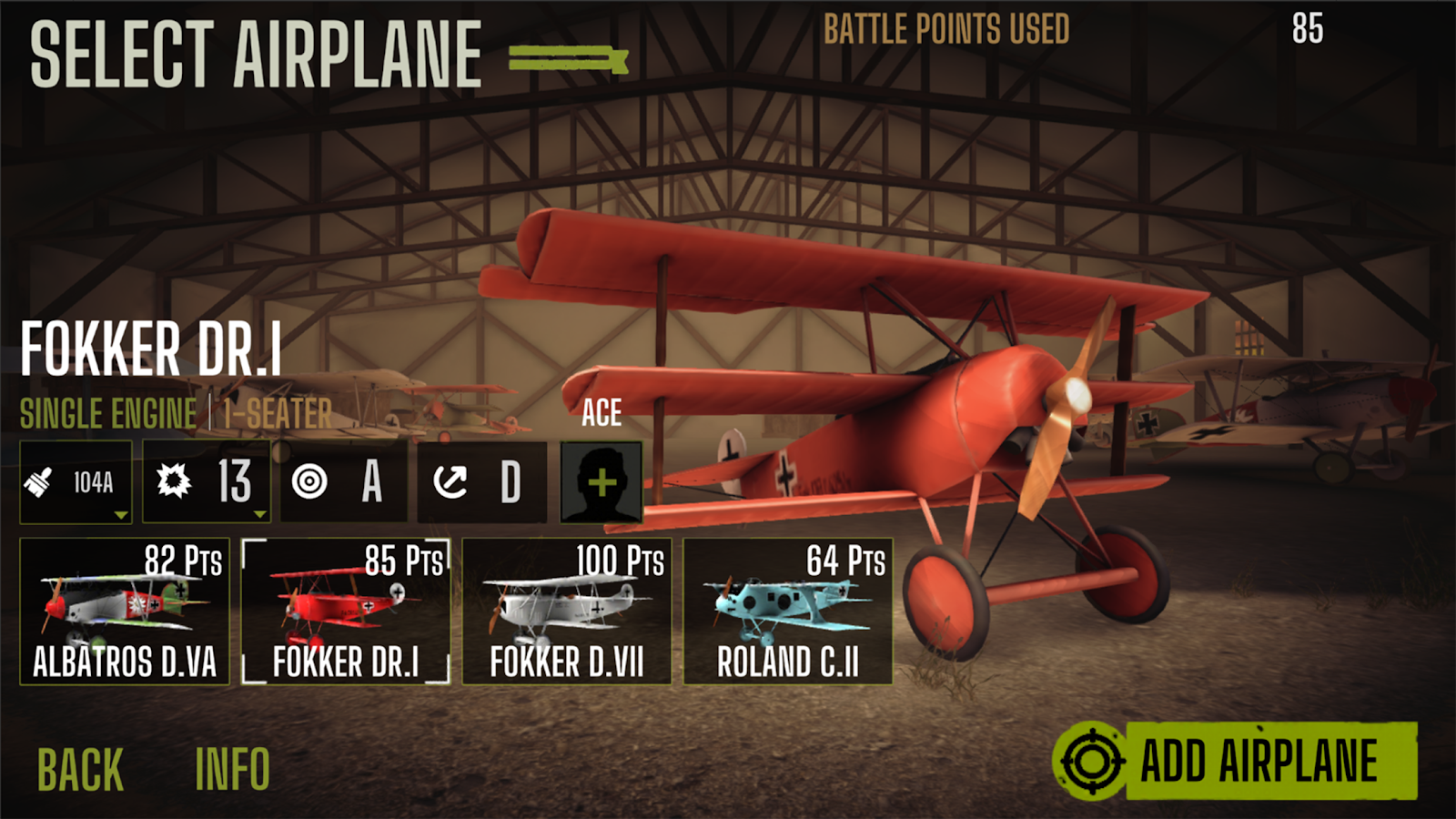This screenshot has width=1456, height=819.
Task: Go back with the Back button
Action: tap(80, 770)
